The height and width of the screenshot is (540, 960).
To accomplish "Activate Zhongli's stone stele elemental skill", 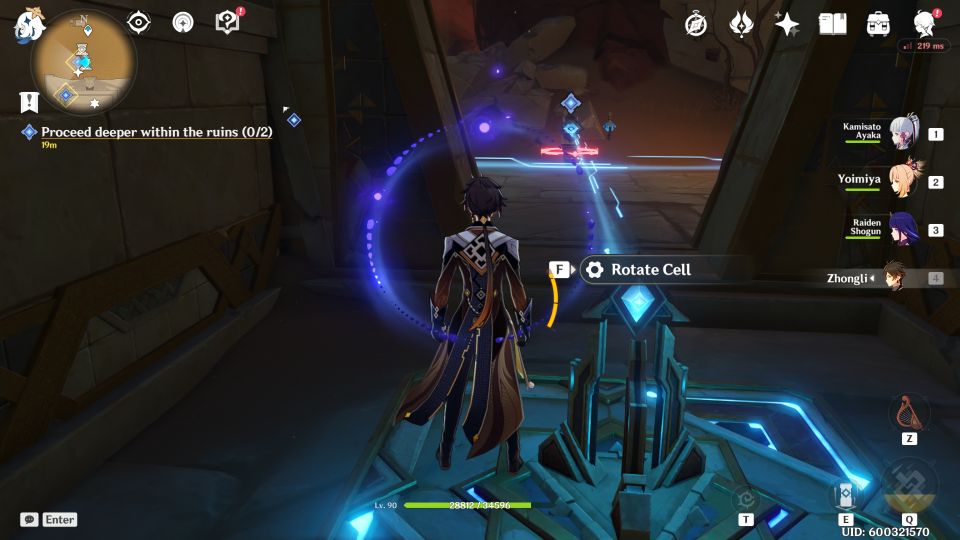I will (x=845, y=494).
